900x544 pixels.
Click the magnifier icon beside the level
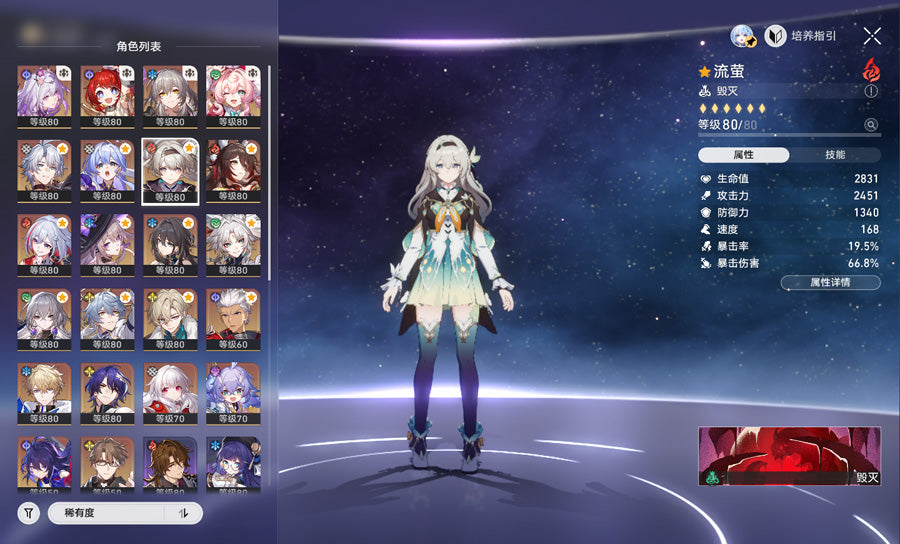[871, 125]
